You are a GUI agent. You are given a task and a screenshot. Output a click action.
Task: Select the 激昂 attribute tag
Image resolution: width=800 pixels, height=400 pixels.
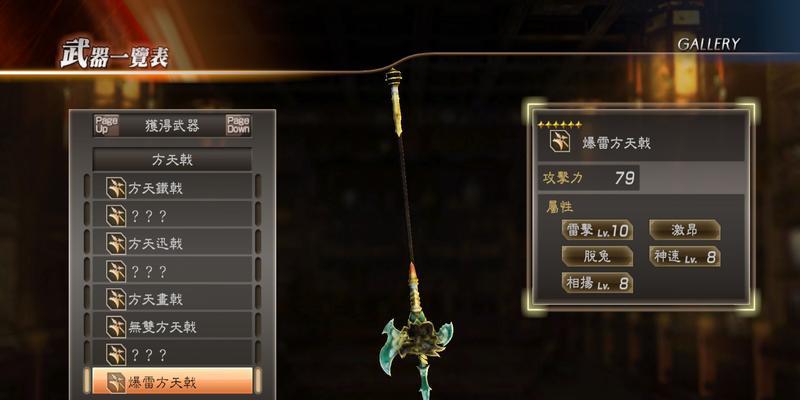(x=683, y=231)
